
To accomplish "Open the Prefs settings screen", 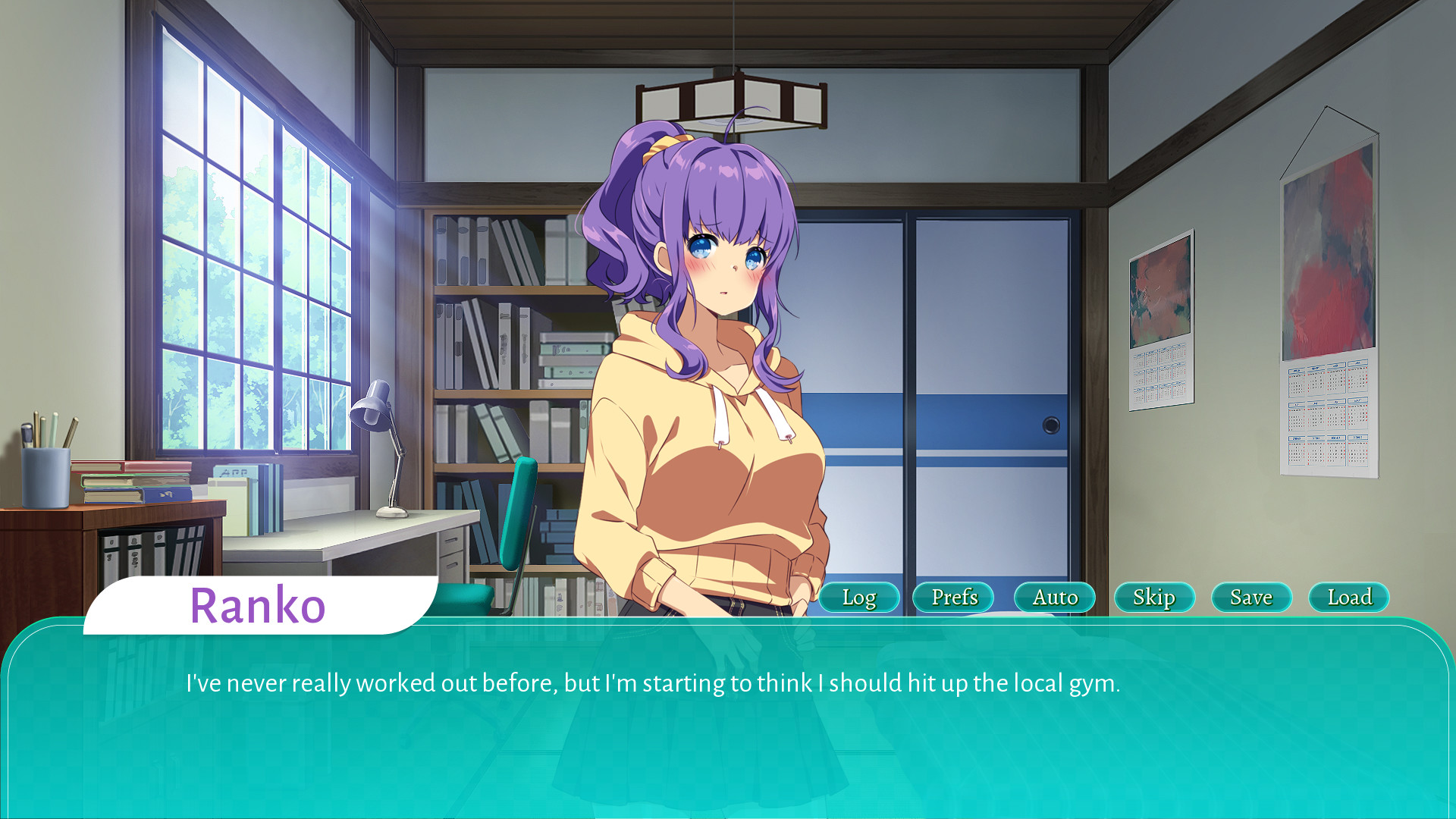I will pyautogui.click(x=954, y=598).
